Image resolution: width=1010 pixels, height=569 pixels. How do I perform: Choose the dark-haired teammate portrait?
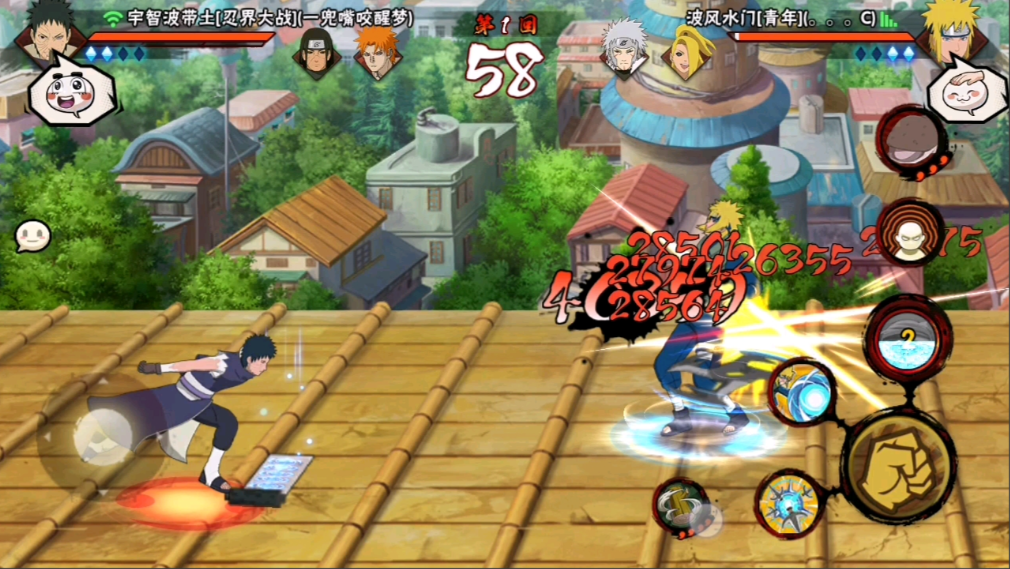pyautogui.click(x=314, y=57)
